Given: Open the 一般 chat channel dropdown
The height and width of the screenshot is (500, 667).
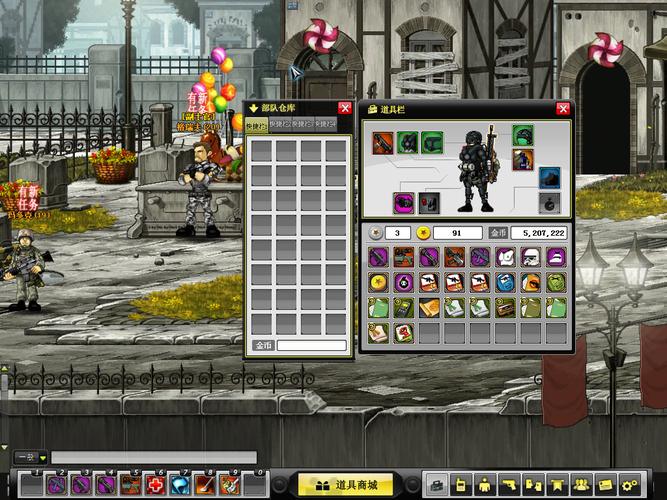Looking at the screenshot, I should coord(30,457).
